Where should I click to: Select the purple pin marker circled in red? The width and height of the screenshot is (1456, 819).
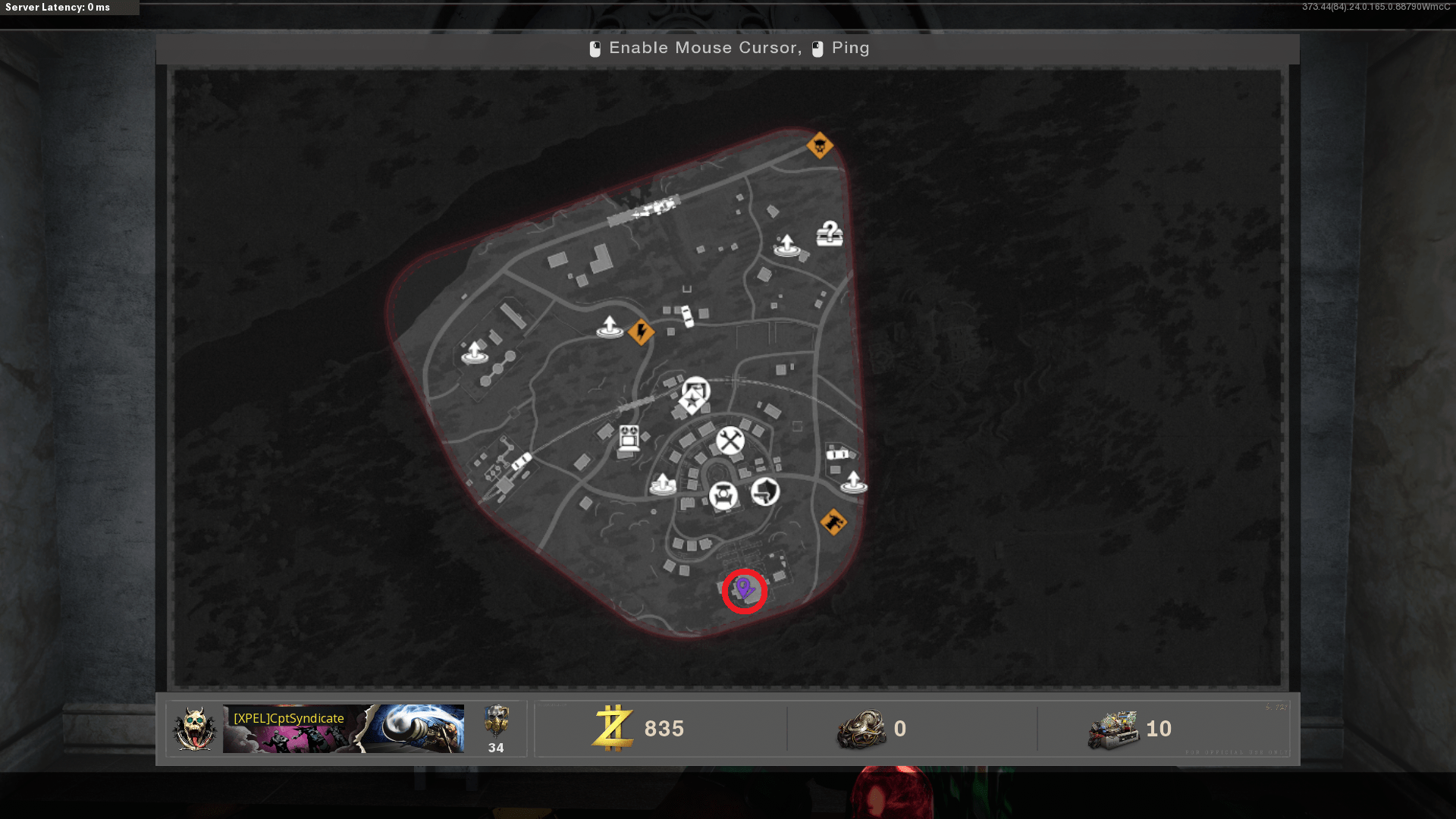click(x=744, y=588)
